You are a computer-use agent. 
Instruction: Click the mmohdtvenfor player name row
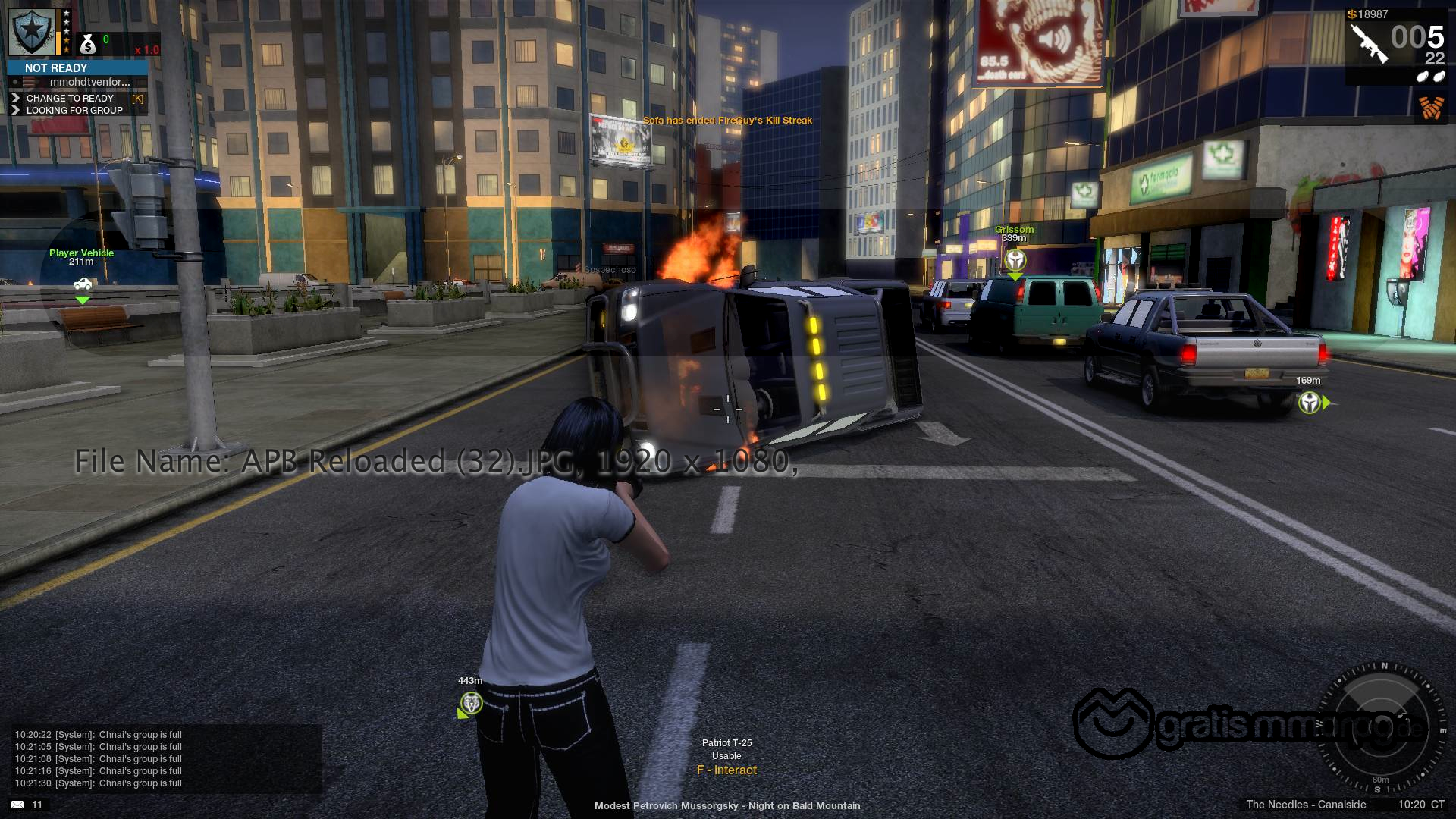coord(89,82)
